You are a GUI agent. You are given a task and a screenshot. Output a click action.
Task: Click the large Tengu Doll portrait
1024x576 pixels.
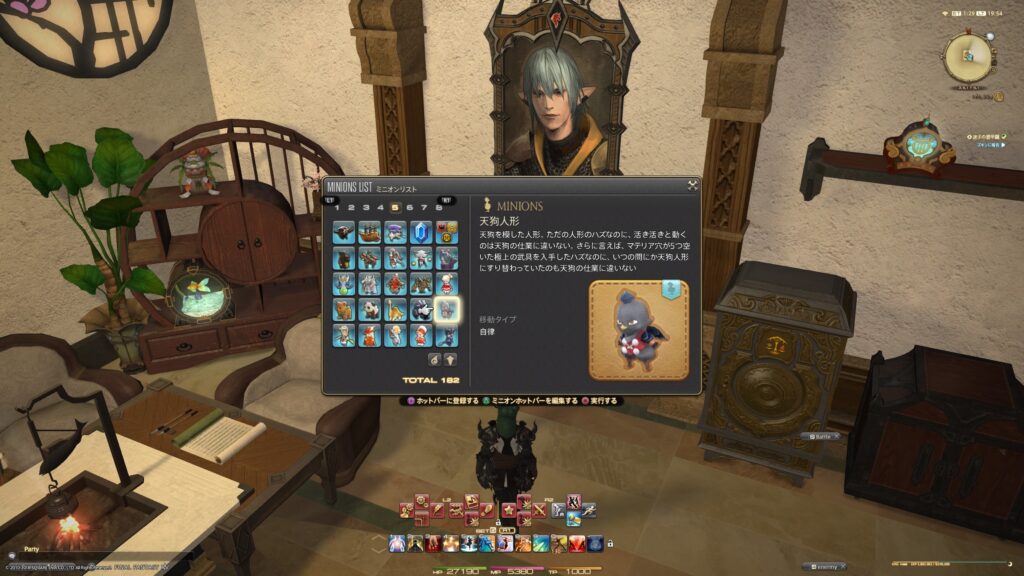tap(638, 330)
